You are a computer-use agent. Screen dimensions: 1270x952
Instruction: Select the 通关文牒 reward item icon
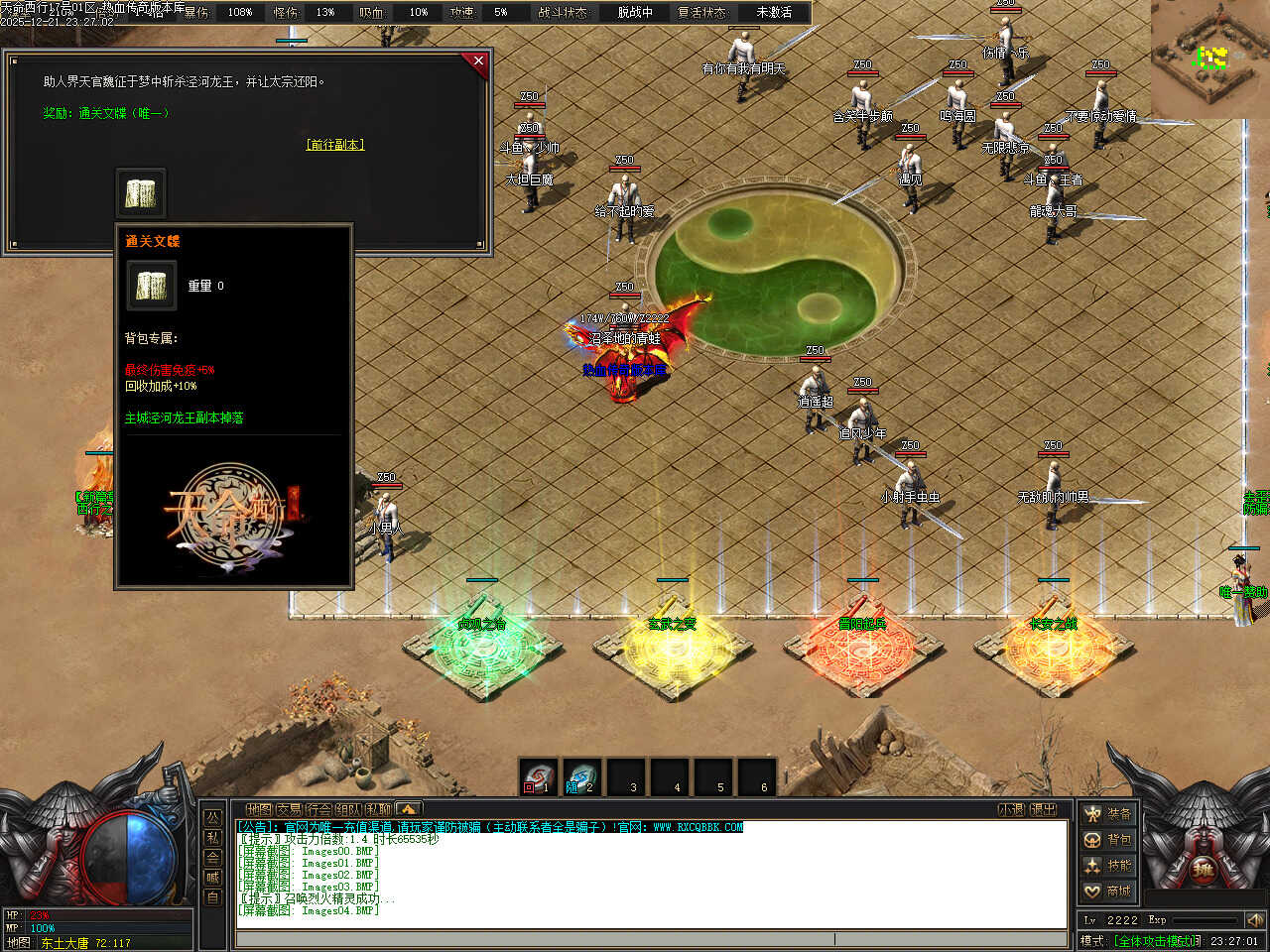[141, 192]
